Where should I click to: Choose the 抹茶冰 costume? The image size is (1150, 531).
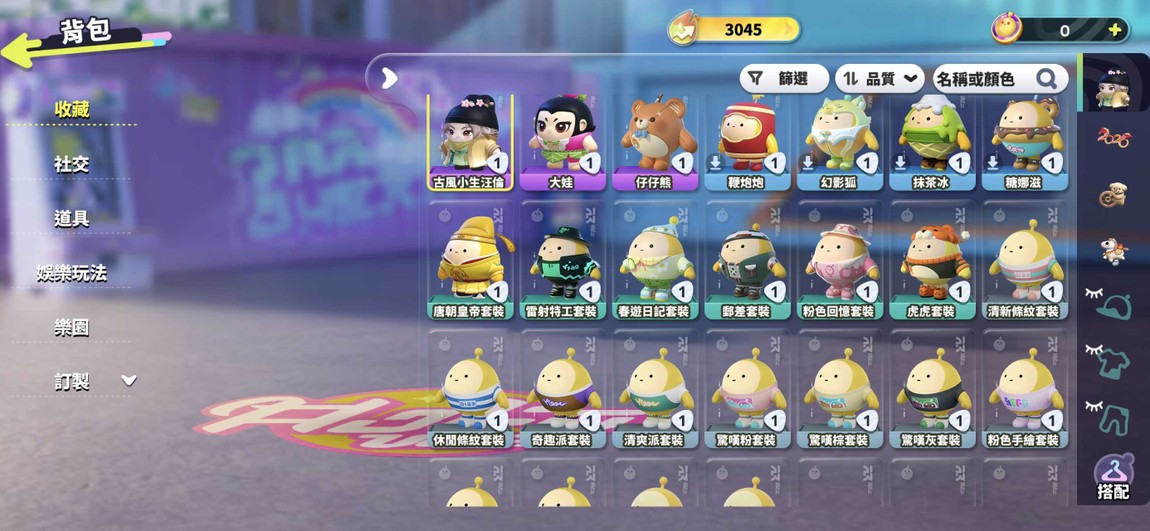click(x=931, y=141)
